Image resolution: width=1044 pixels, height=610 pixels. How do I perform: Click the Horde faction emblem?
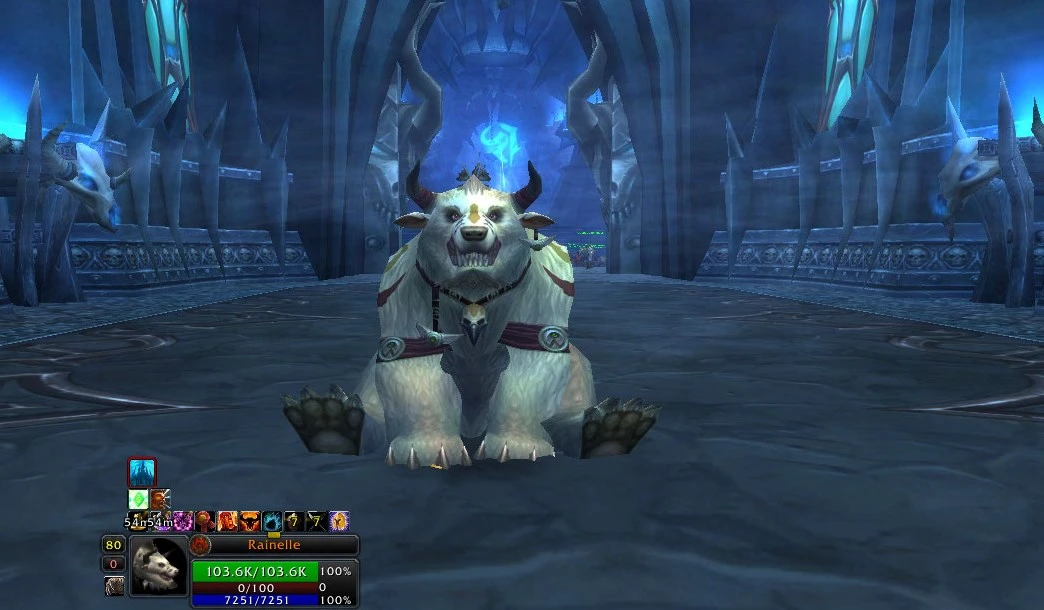pyautogui.click(x=200, y=545)
